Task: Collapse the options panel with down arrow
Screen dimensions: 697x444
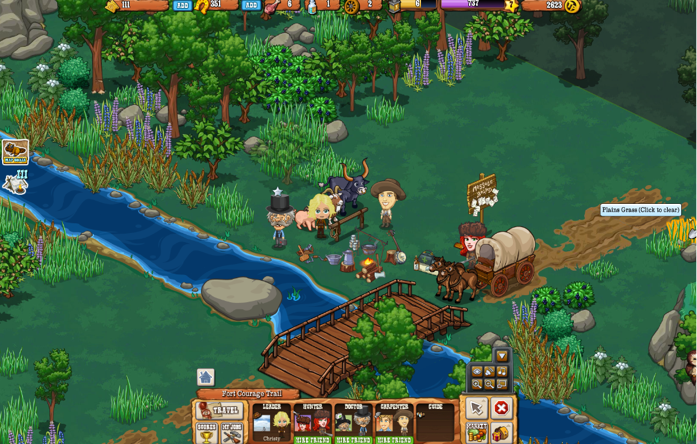Action: click(x=502, y=356)
